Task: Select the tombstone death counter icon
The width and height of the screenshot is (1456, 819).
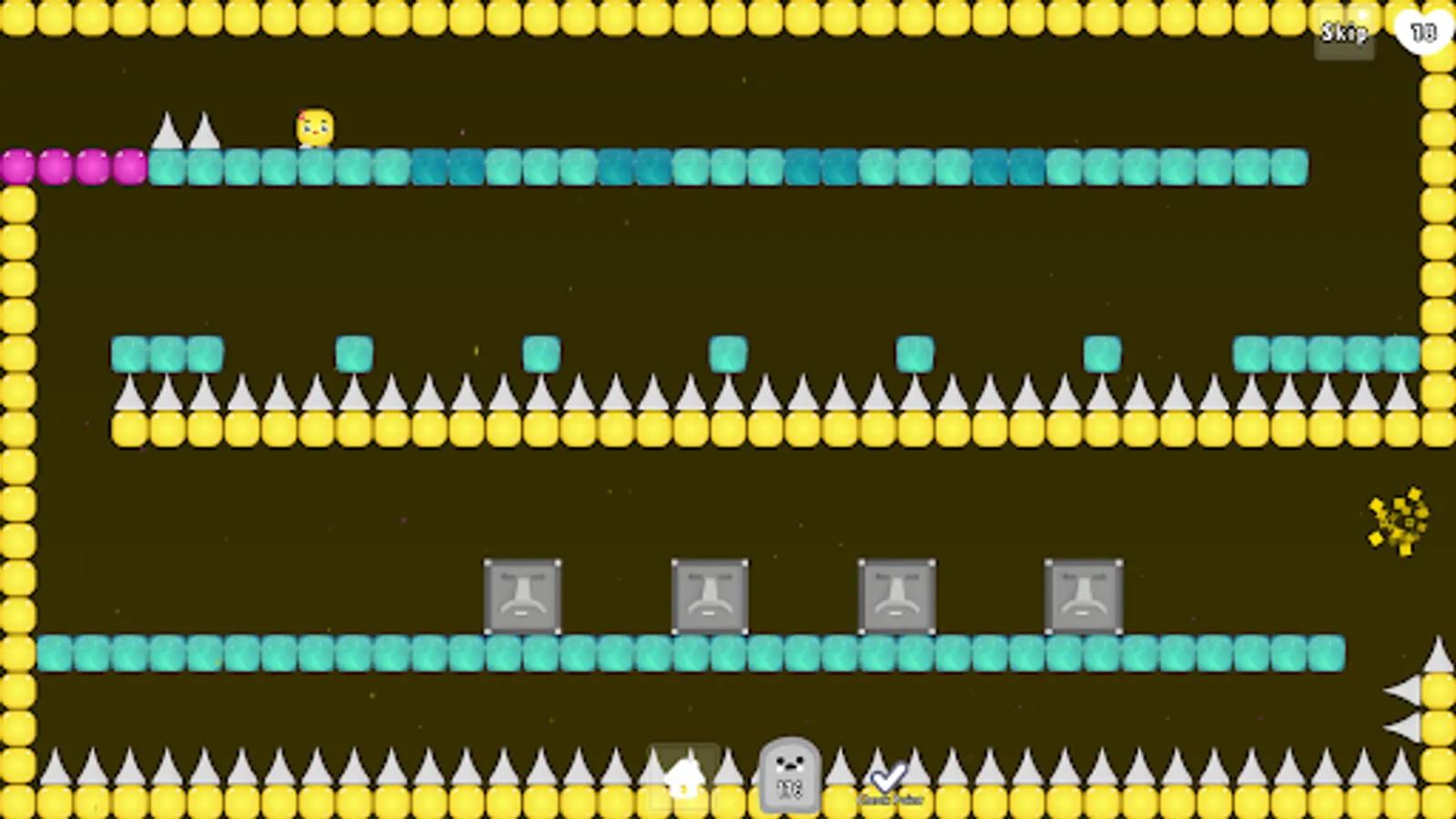Action: [788, 778]
